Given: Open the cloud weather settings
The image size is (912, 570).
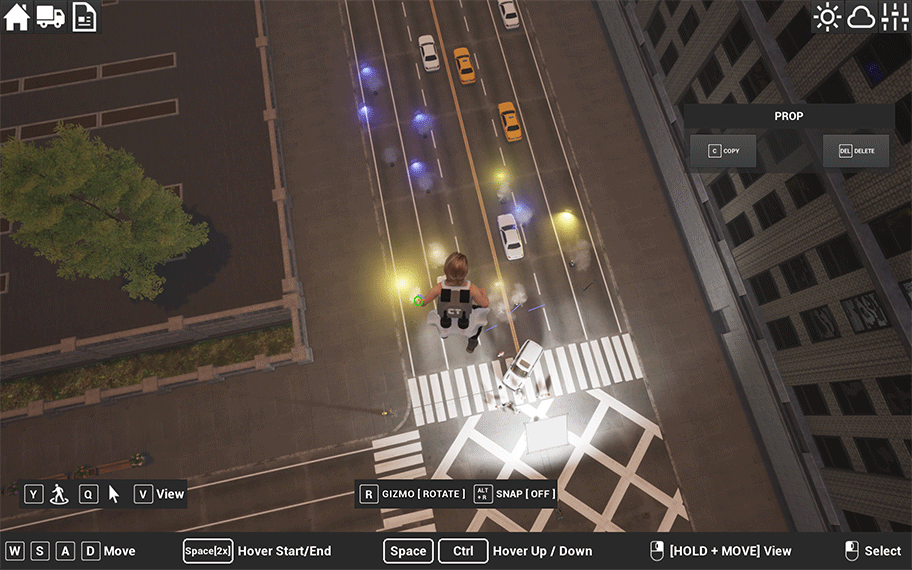Looking at the screenshot, I should click(x=861, y=17).
